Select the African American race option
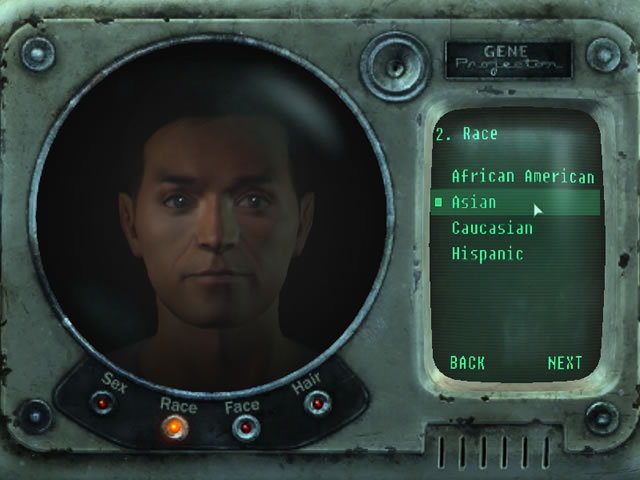The image size is (640, 480). [522, 177]
